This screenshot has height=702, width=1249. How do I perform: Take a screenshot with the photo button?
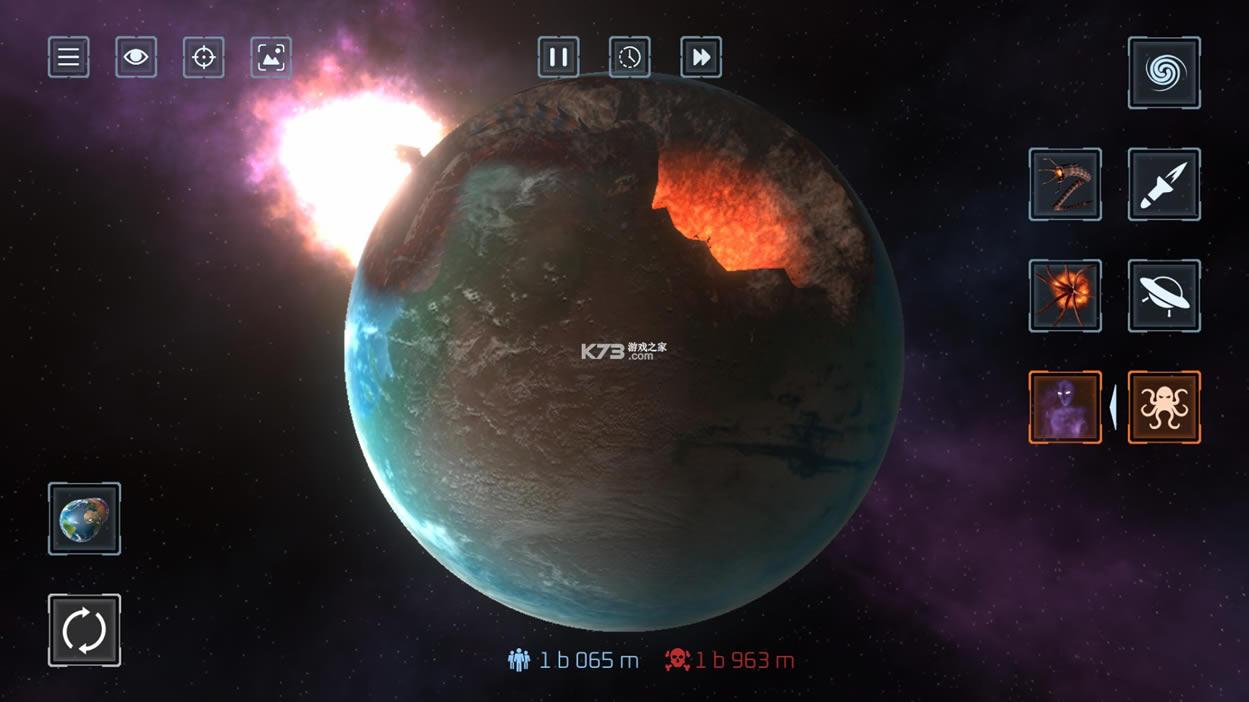coord(271,58)
